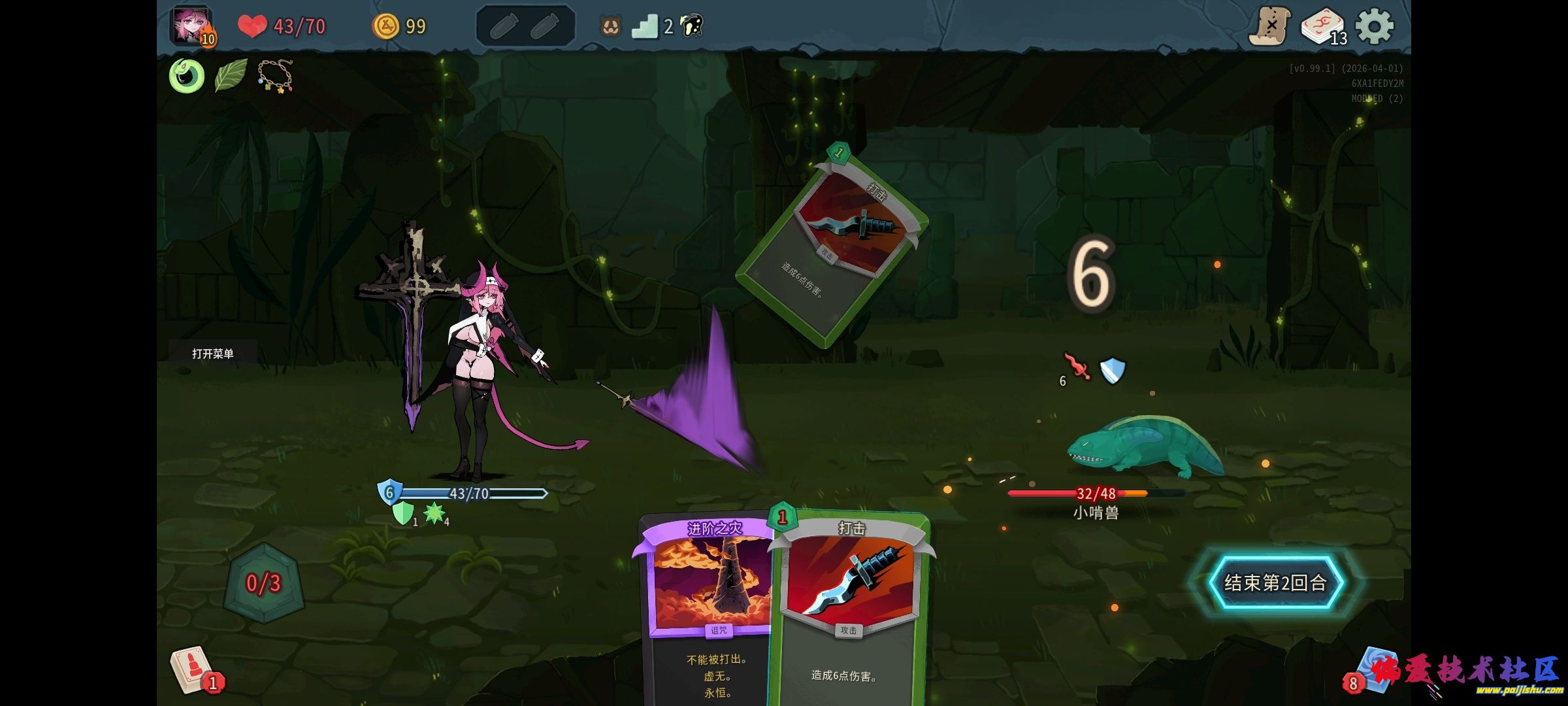Inspect the green spiky buff icon
Image resolution: width=1568 pixels, height=706 pixels.
434,513
